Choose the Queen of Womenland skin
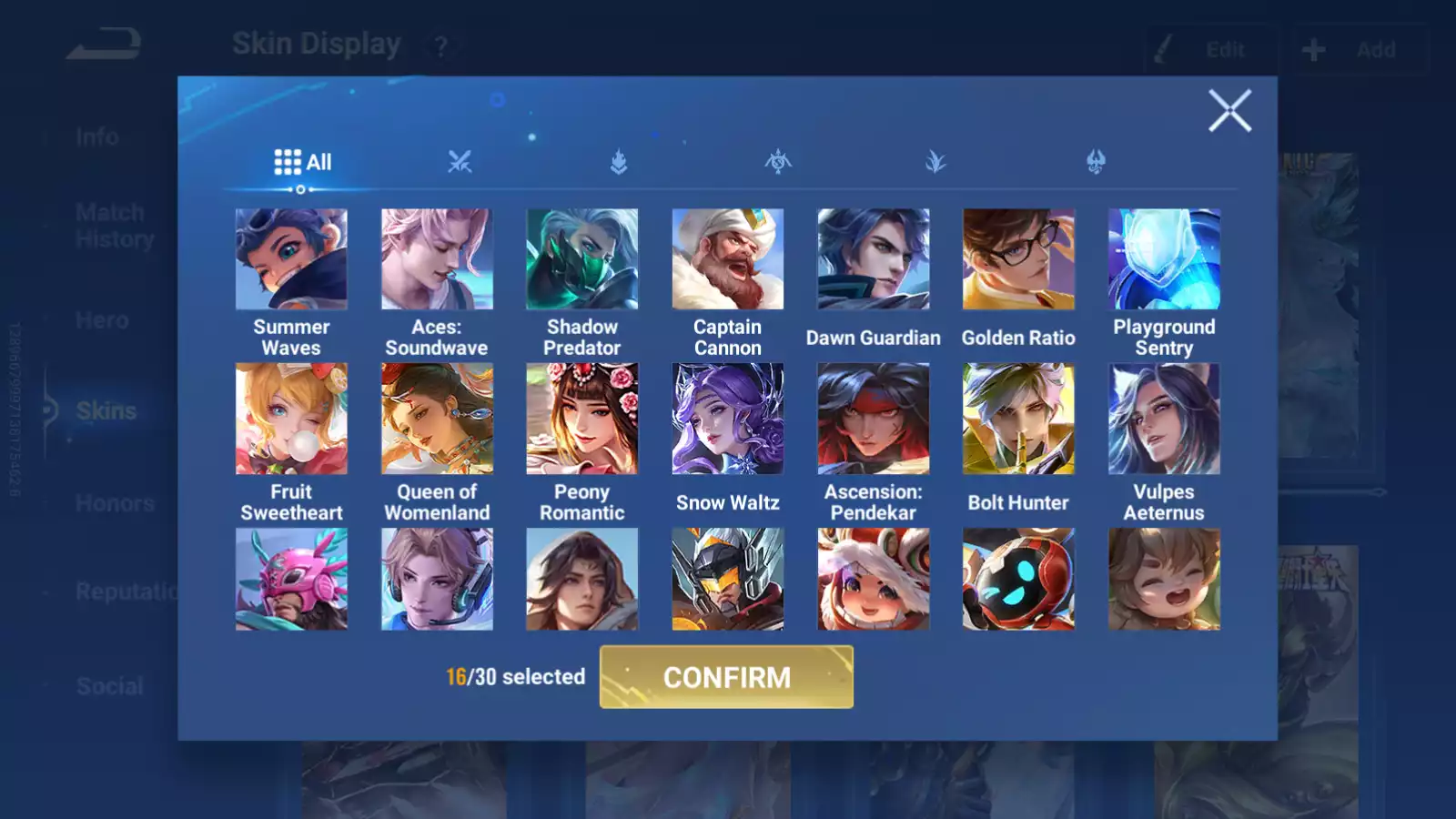Screen dimensions: 1456x819 pos(437,419)
